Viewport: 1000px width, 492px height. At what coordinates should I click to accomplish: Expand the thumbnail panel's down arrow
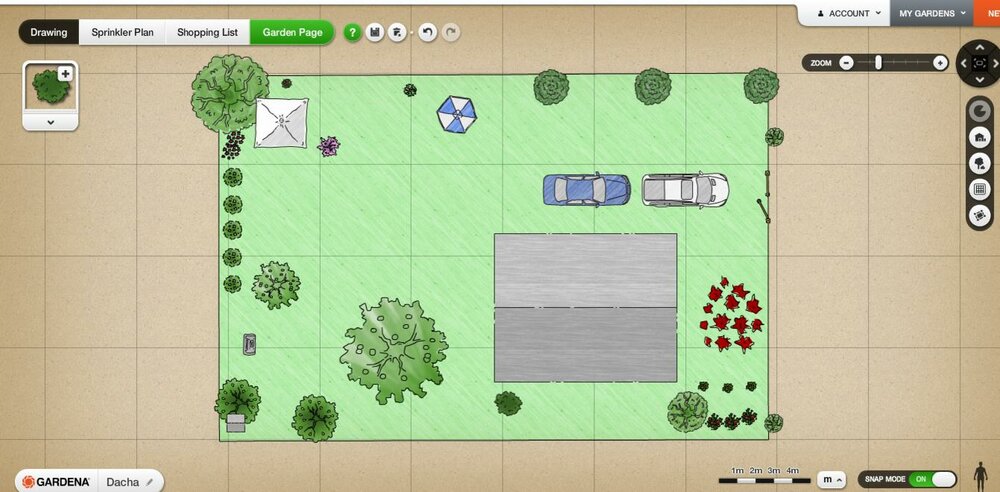click(50, 121)
